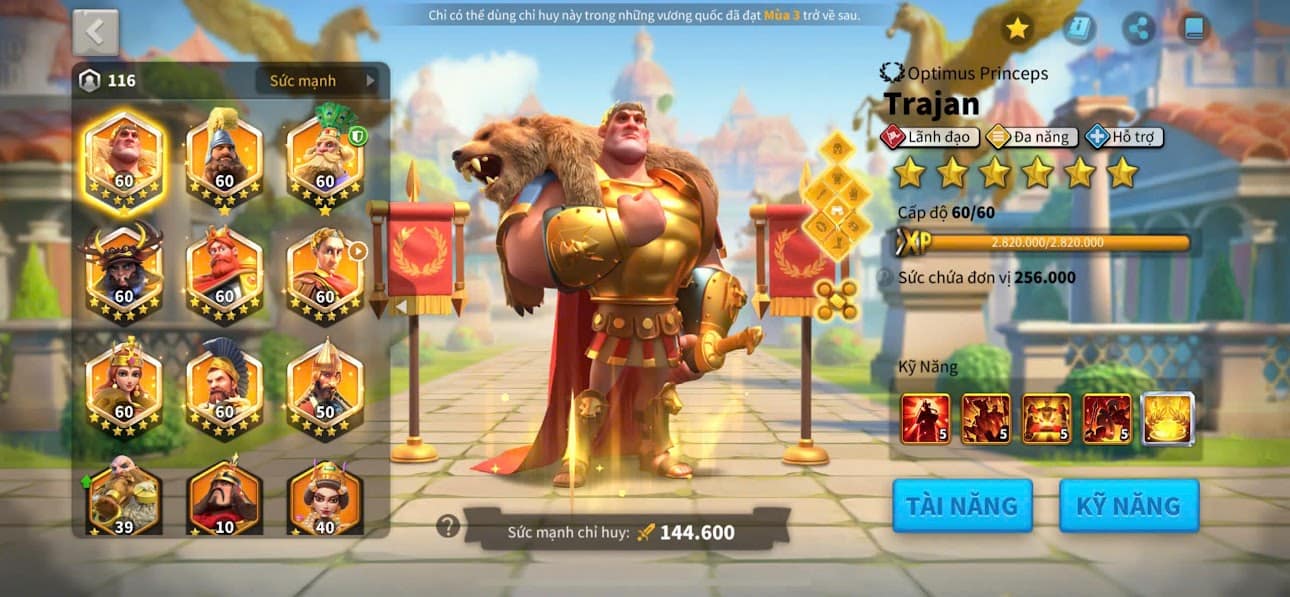Choose the level 50 commander portrait
Viewport: 1290px width, 597px height.
click(x=325, y=386)
